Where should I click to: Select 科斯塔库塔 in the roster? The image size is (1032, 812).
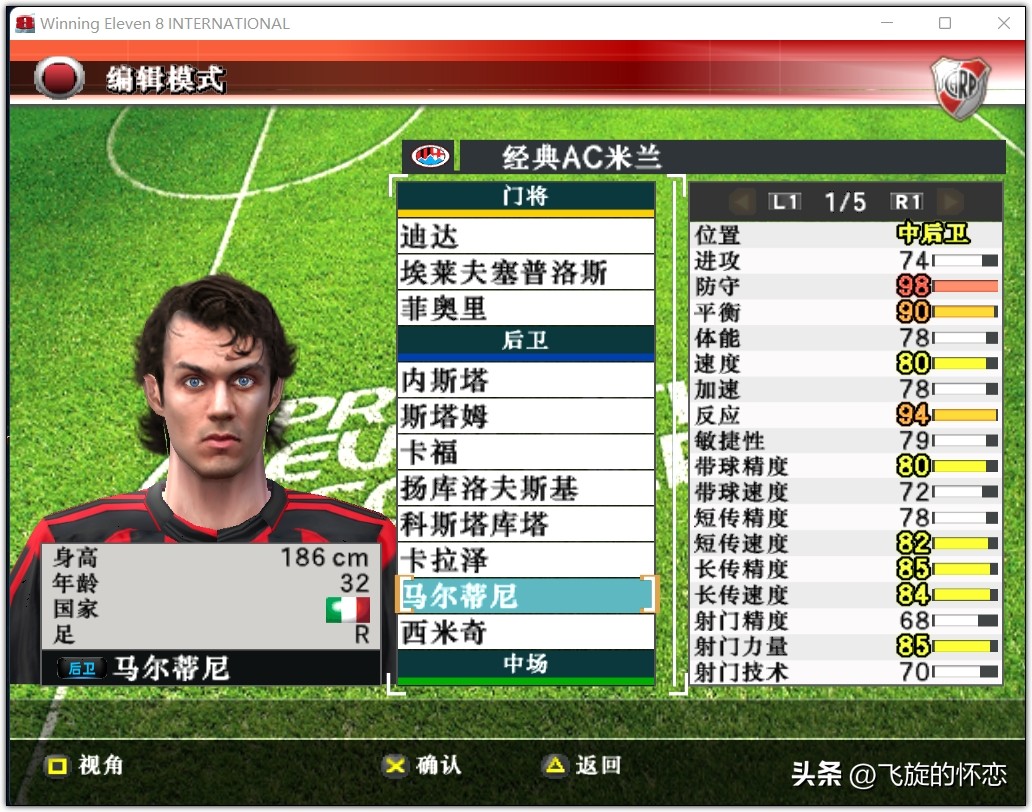(x=525, y=525)
